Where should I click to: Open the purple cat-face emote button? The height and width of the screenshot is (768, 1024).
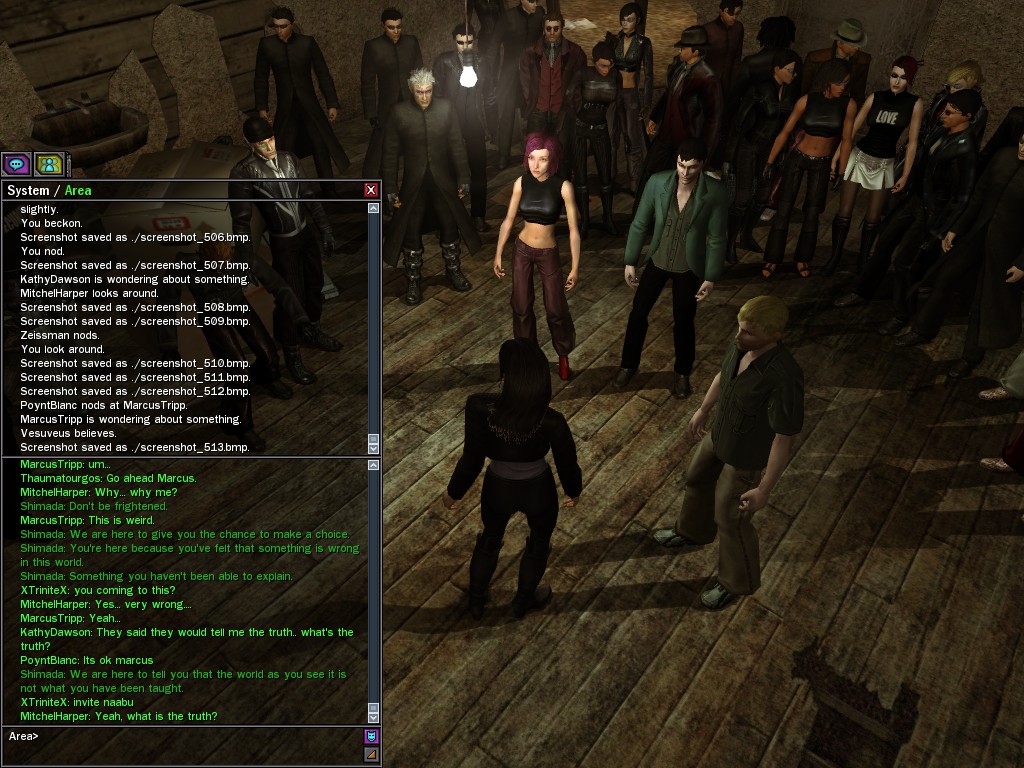pos(371,737)
